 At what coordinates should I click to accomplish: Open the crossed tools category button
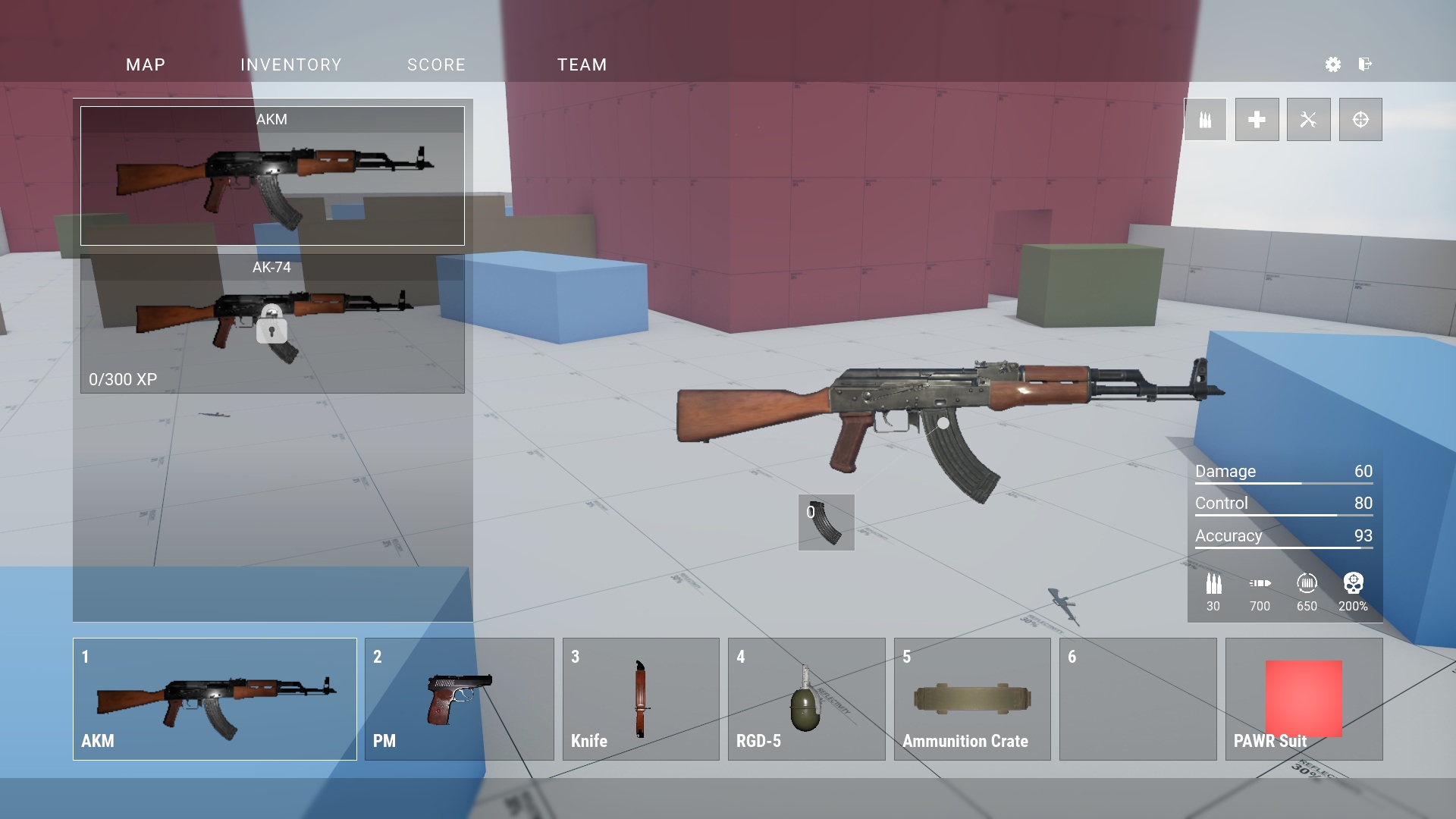click(x=1308, y=120)
